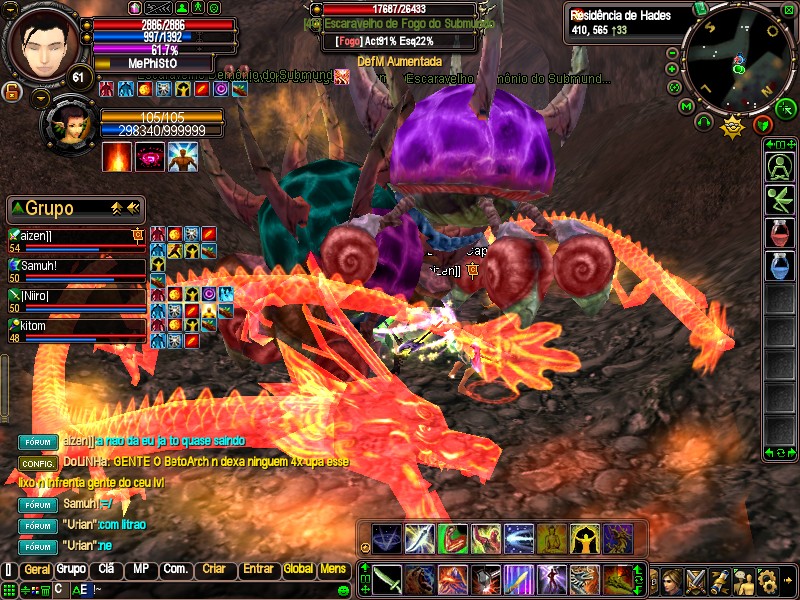Screen dimensions: 800x600
Task: Click the golden sun face icon
Action: pyautogui.click(x=732, y=125)
